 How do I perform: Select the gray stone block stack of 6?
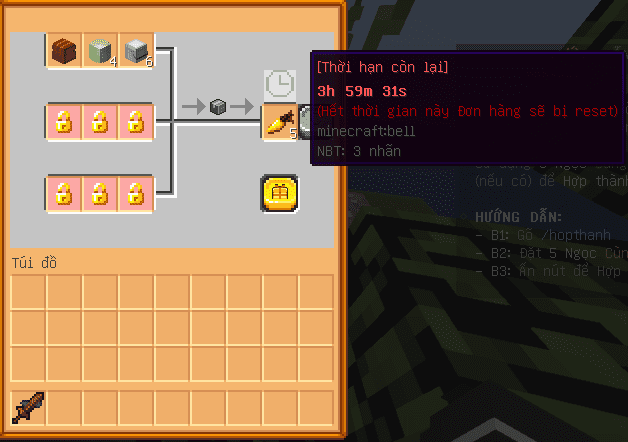pyautogui.click(x=135, y=50)
